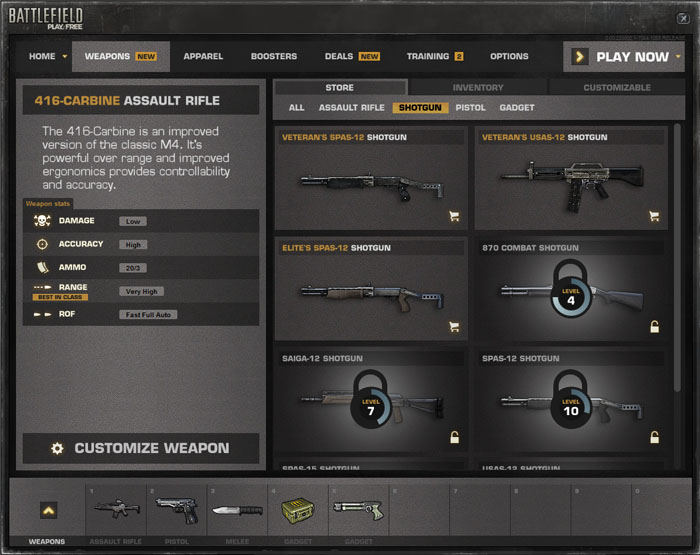The height and width of the screenshot is (555, 700).
Task: Filter the store by Assault Rifle
Action: point(351,107)
